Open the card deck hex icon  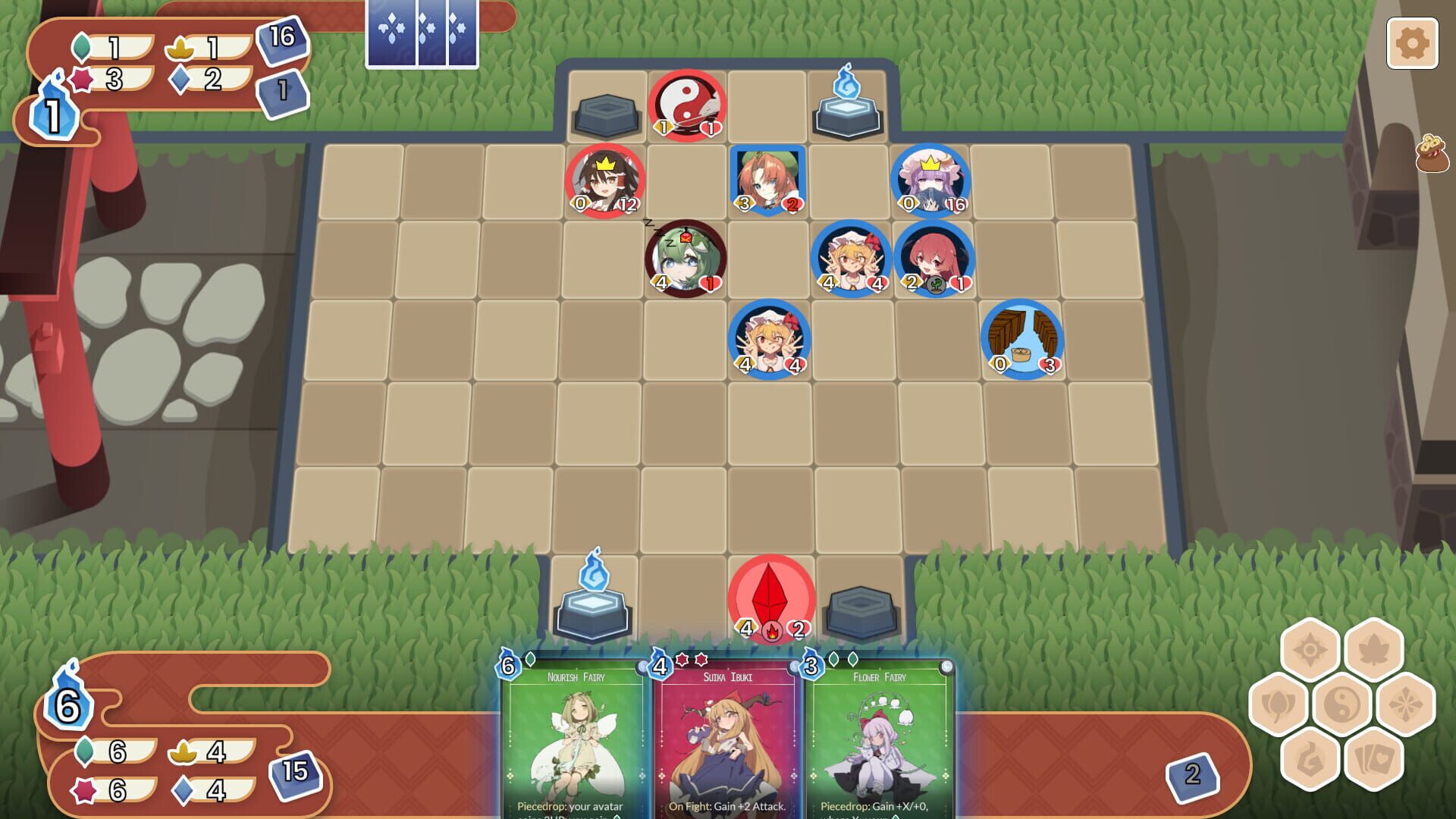[1373, 761]
